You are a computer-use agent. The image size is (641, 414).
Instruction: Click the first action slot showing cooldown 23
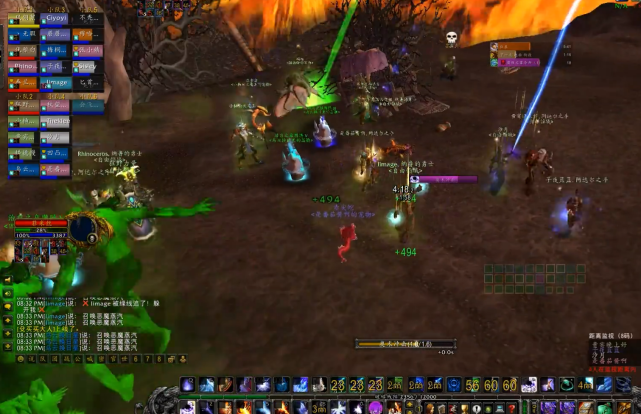[x=338, y=385]
